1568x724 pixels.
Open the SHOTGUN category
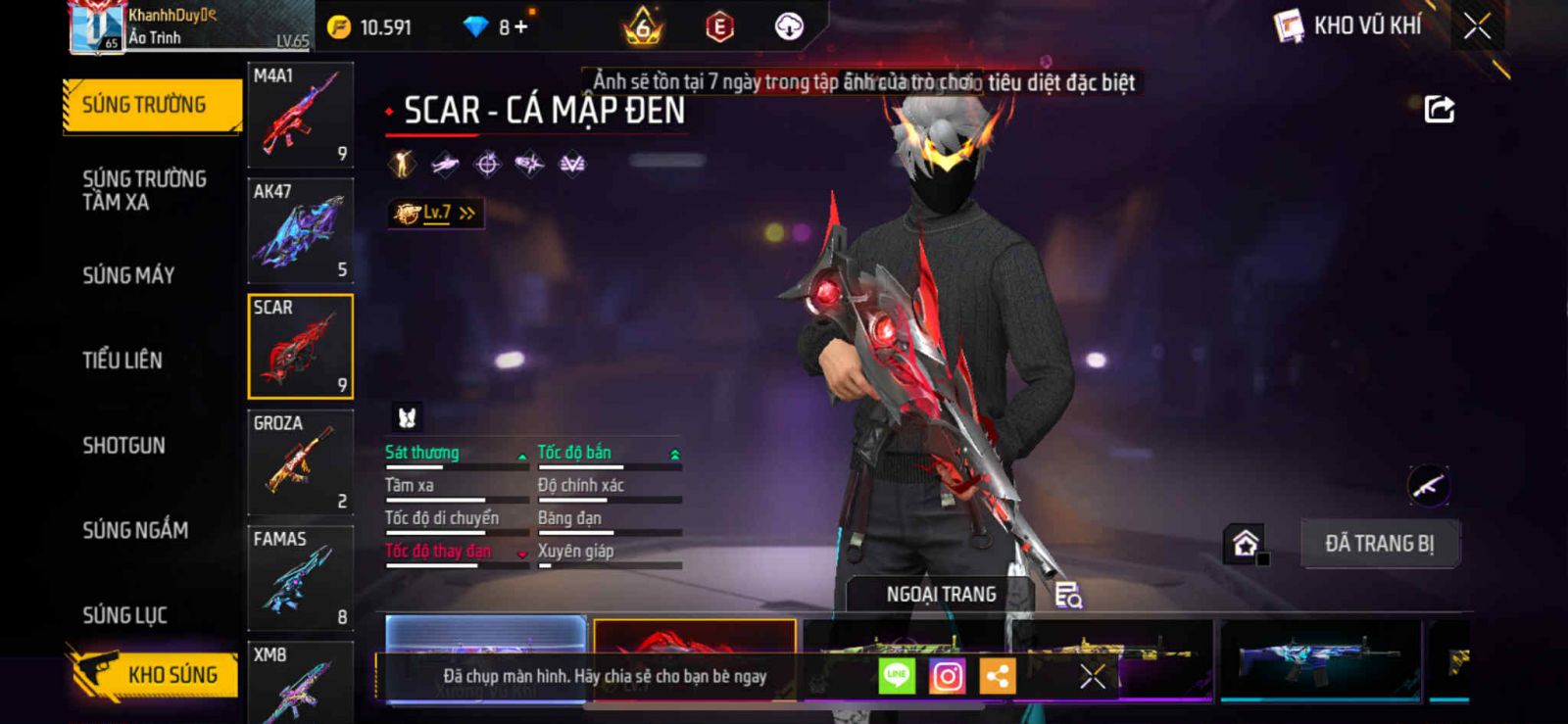point(123,446)
